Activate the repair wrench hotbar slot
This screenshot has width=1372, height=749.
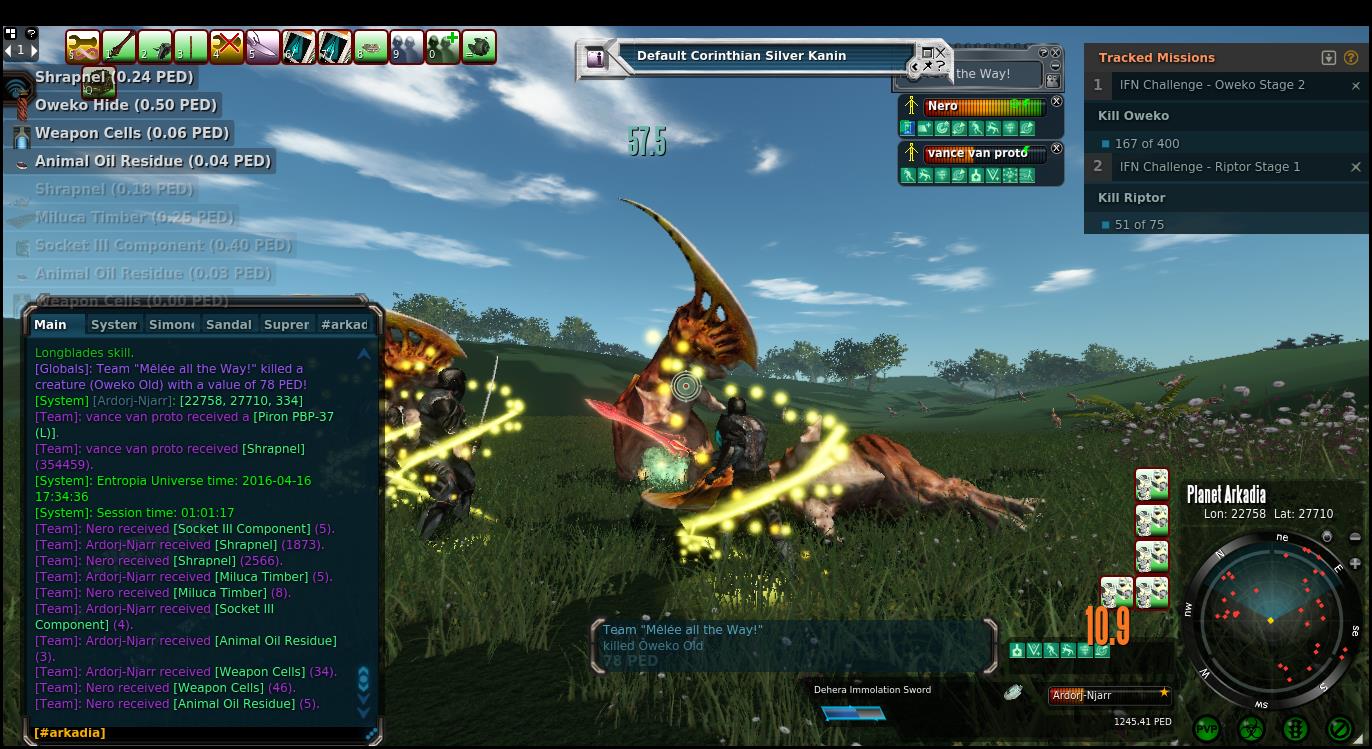(x=83, y=46)
